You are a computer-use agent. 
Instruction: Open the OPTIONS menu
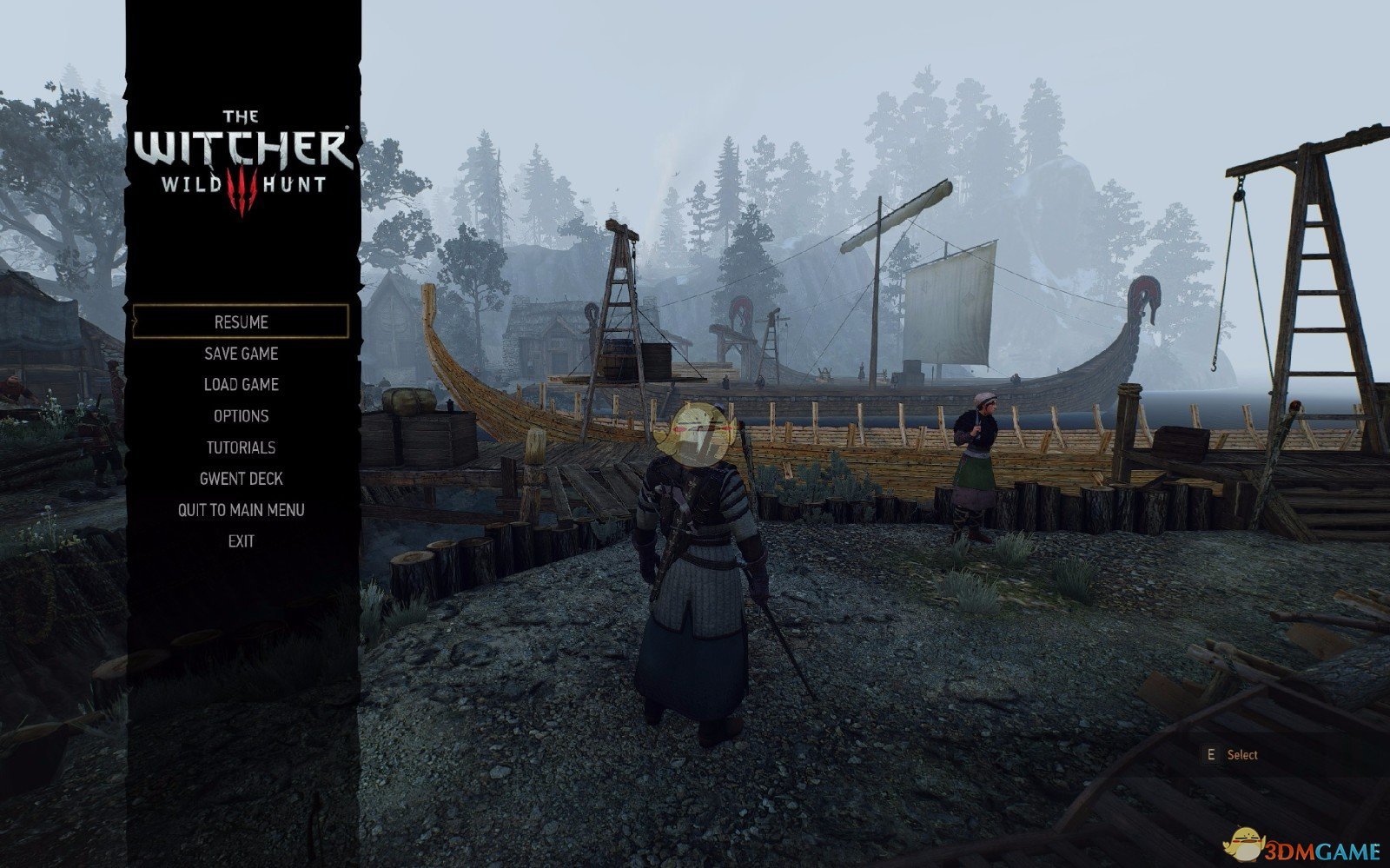pos(240,415)
